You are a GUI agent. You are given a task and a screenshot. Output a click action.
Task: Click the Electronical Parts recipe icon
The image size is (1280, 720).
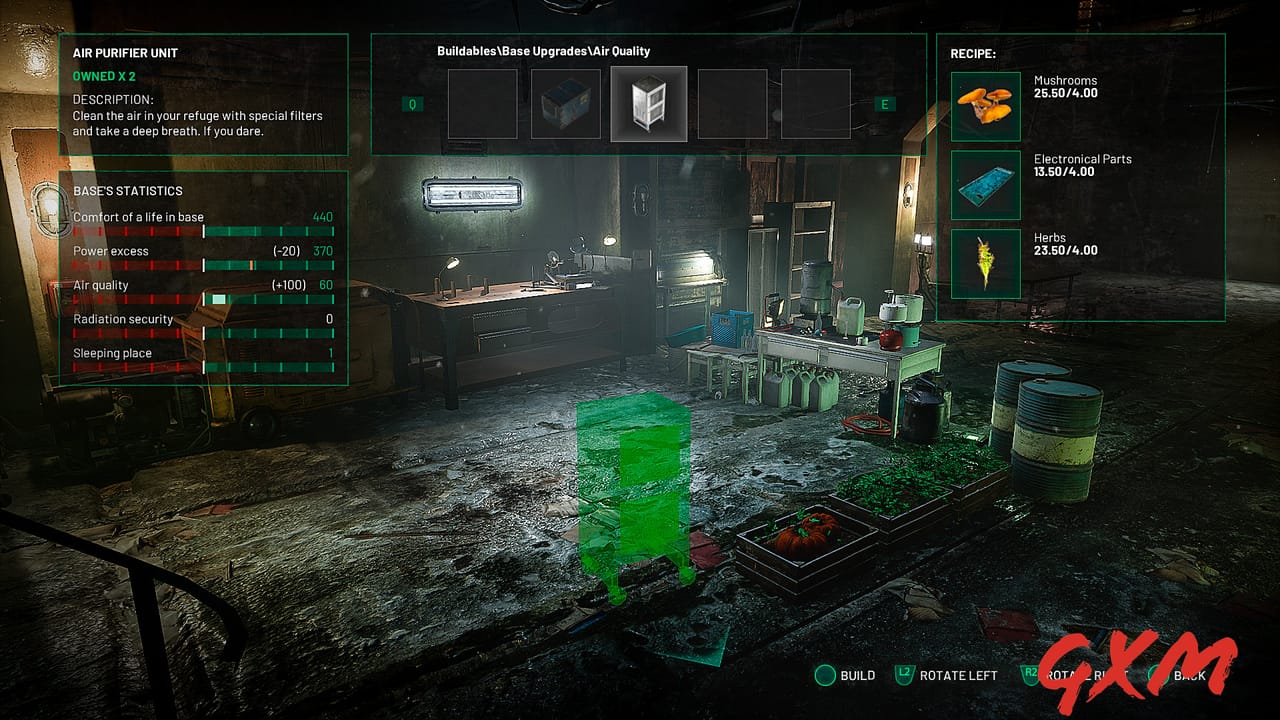pyautogui.click(x=984, y=183)
